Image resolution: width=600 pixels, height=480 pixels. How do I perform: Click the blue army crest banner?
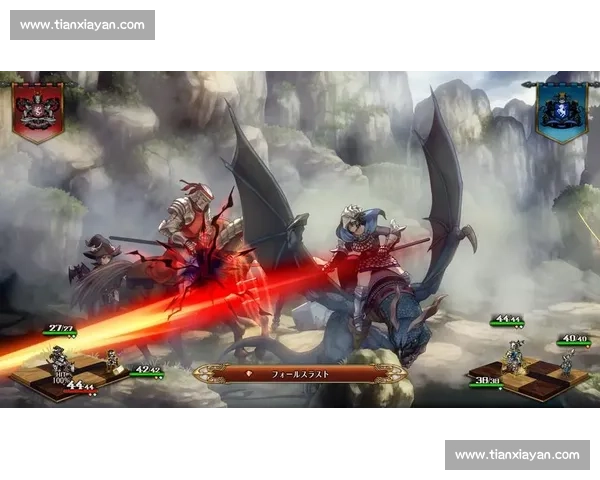coord(560,110)
